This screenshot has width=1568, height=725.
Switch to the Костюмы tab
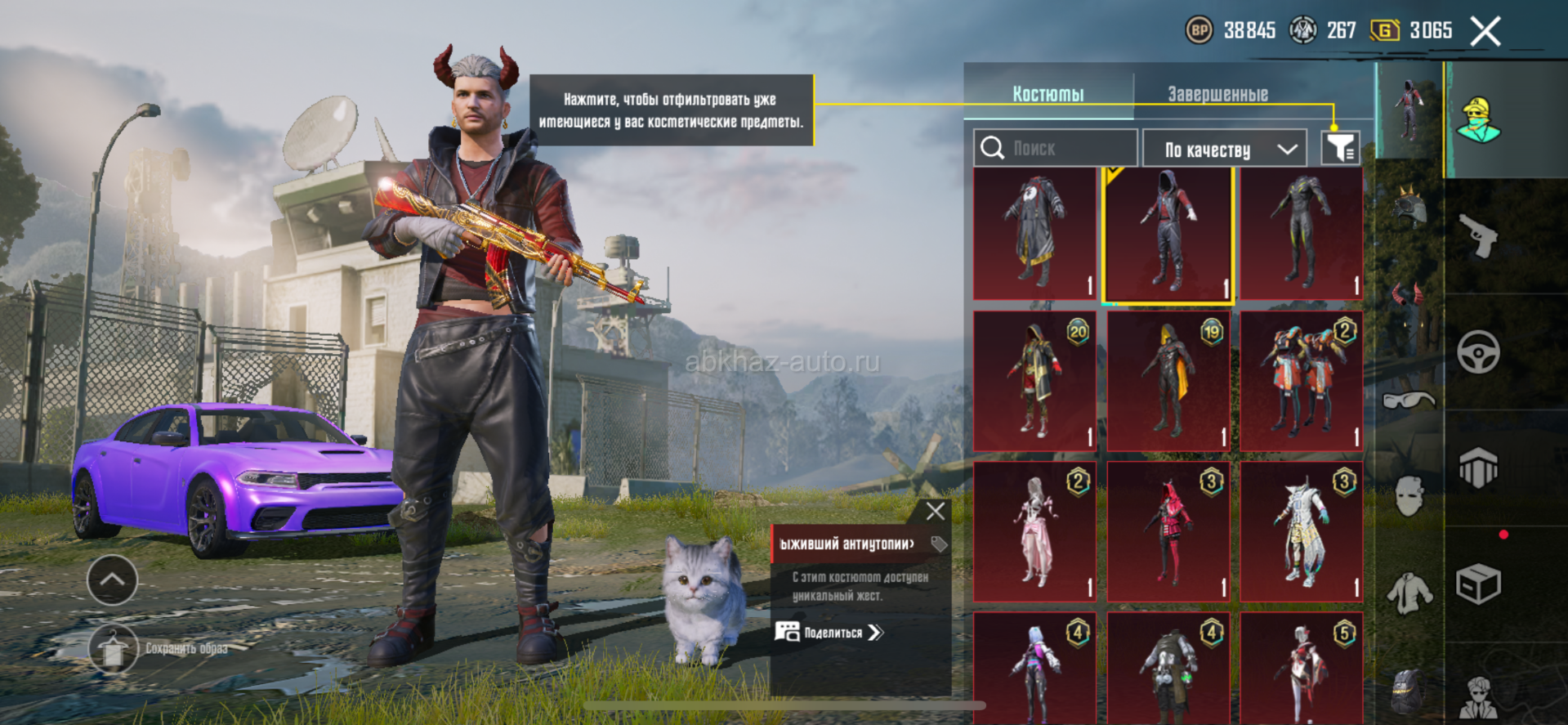(1048, 94)
